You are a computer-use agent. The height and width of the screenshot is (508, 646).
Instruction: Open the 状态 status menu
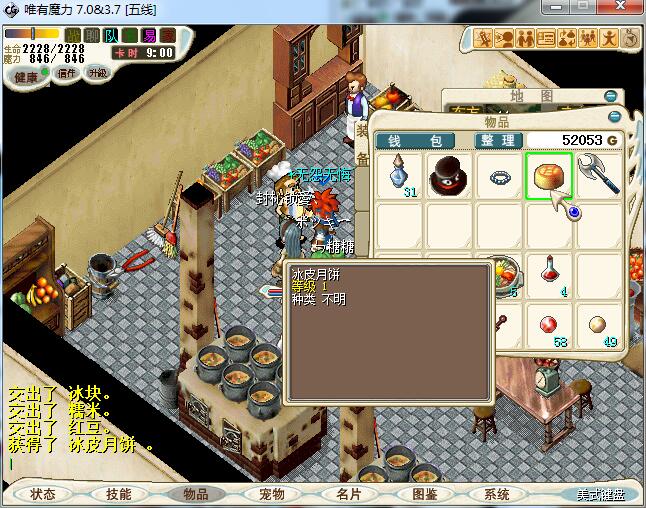[42, 494]
